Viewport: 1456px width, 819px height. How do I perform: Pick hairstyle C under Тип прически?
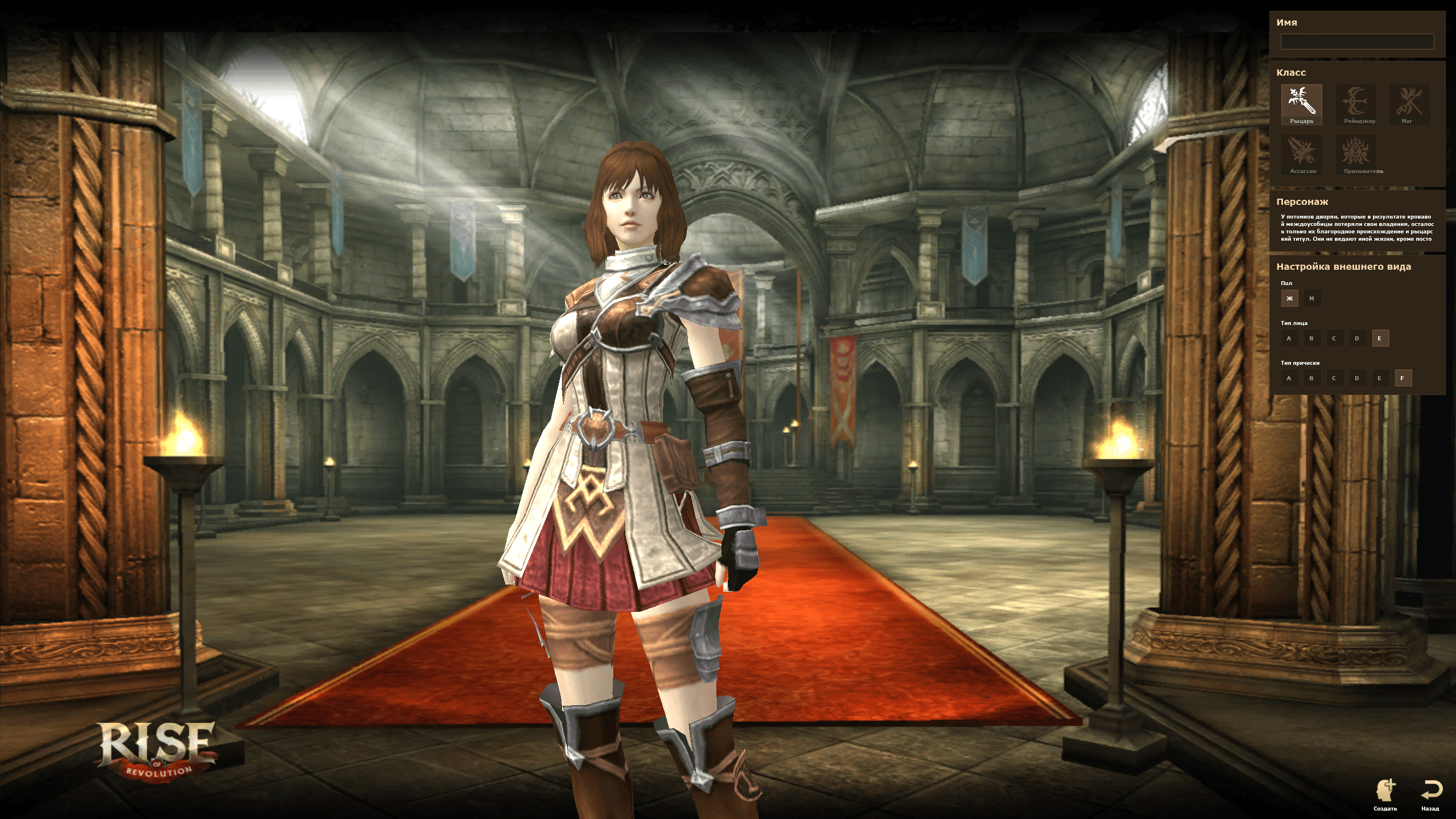click(1334, 378)
